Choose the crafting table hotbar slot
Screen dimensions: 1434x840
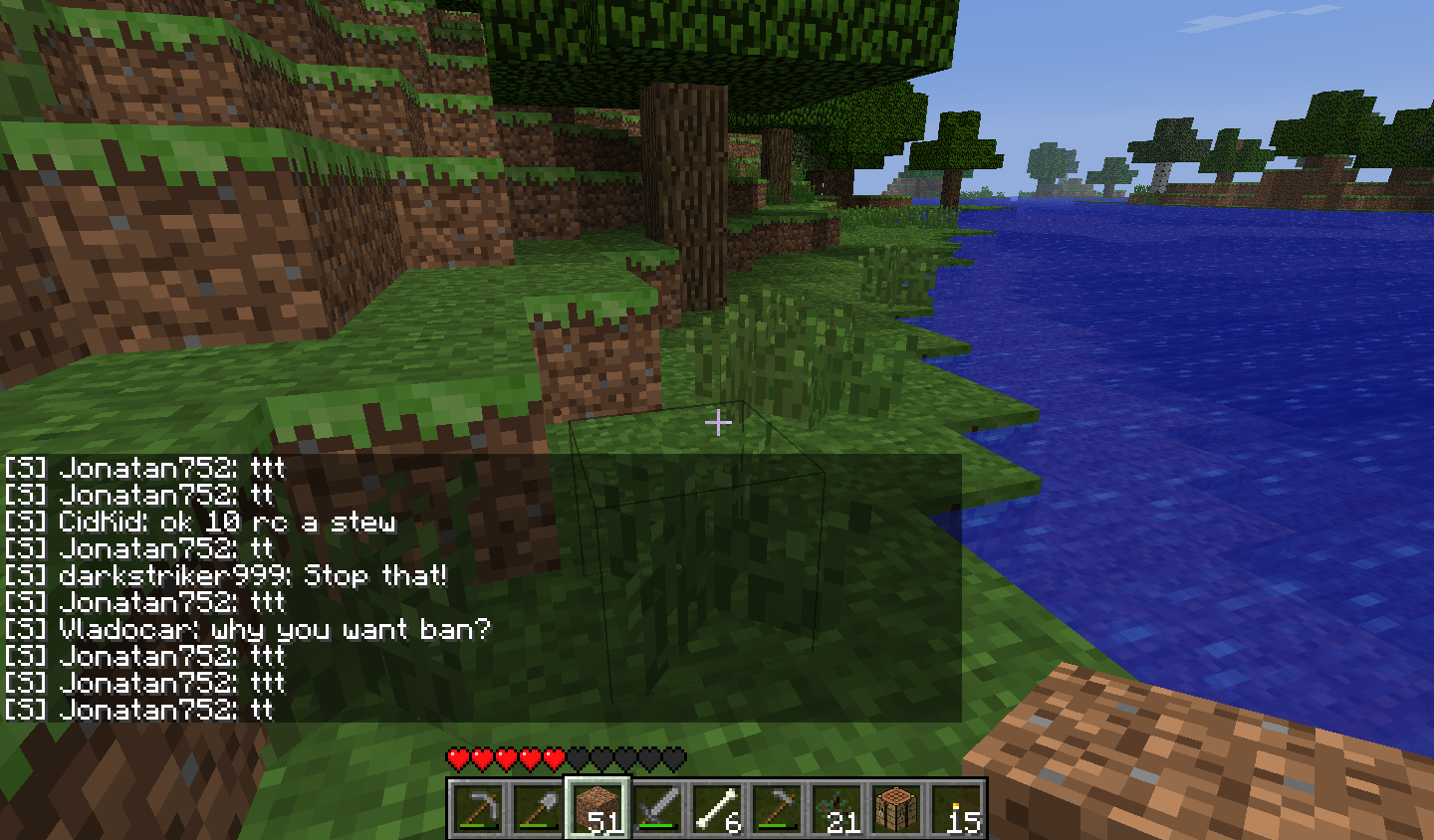(x=896, y=808)
